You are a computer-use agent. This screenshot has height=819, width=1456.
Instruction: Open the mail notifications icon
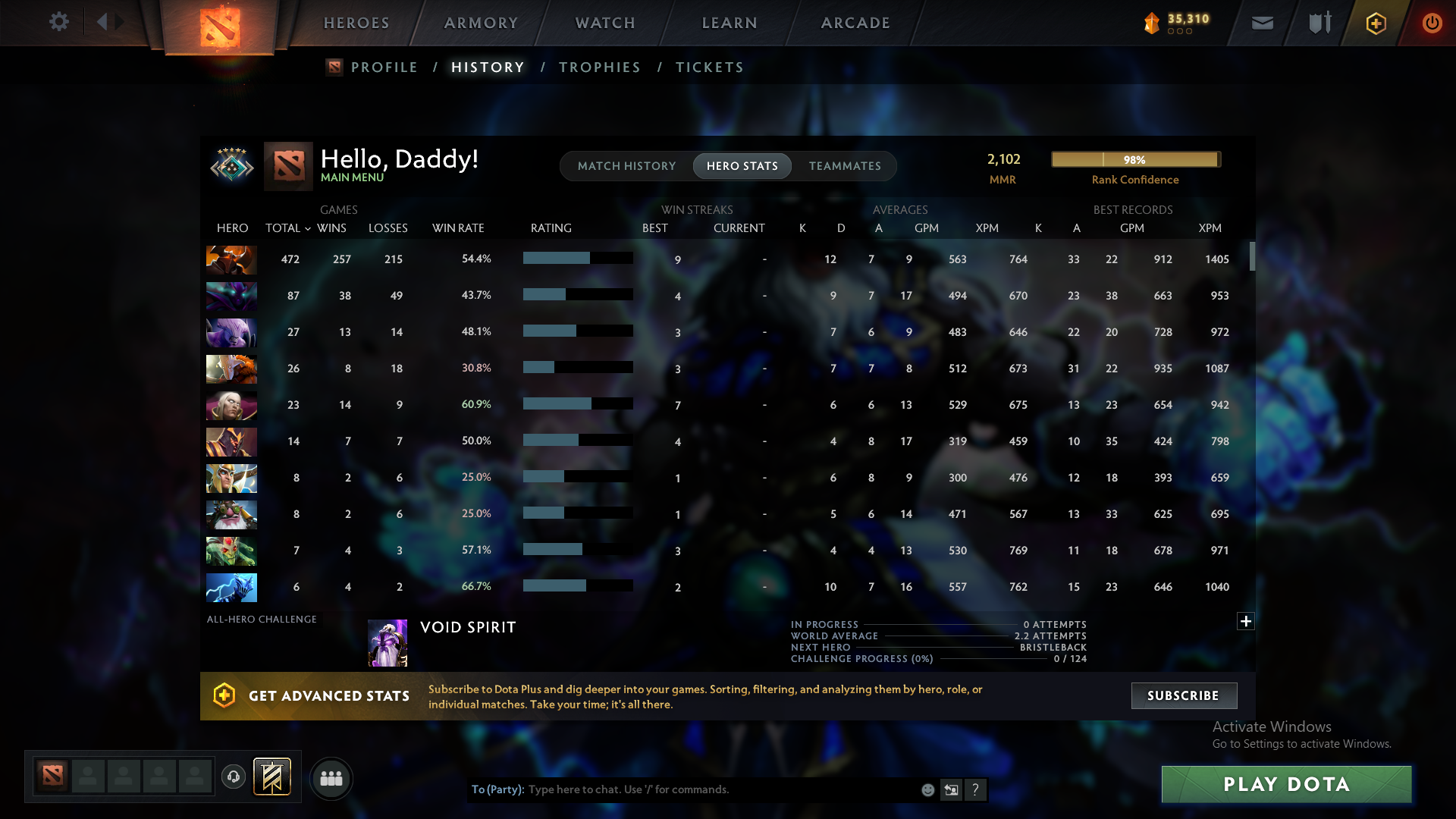click(x=1262, y=22)
